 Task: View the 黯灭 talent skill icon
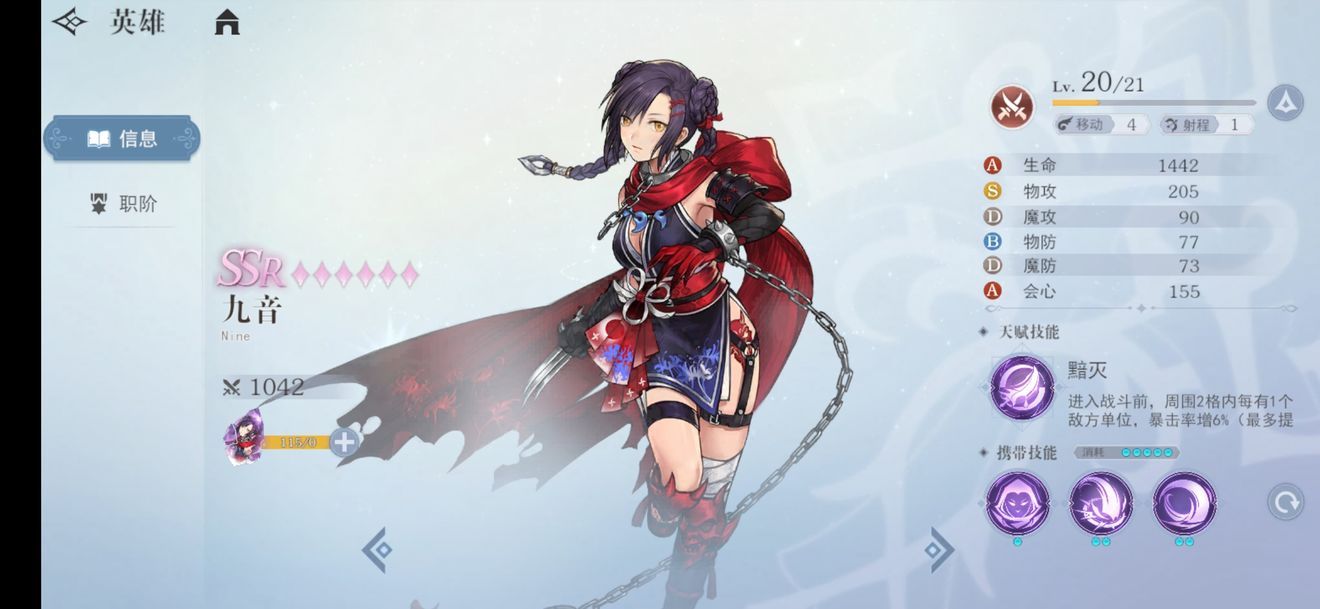[1021, 387]
